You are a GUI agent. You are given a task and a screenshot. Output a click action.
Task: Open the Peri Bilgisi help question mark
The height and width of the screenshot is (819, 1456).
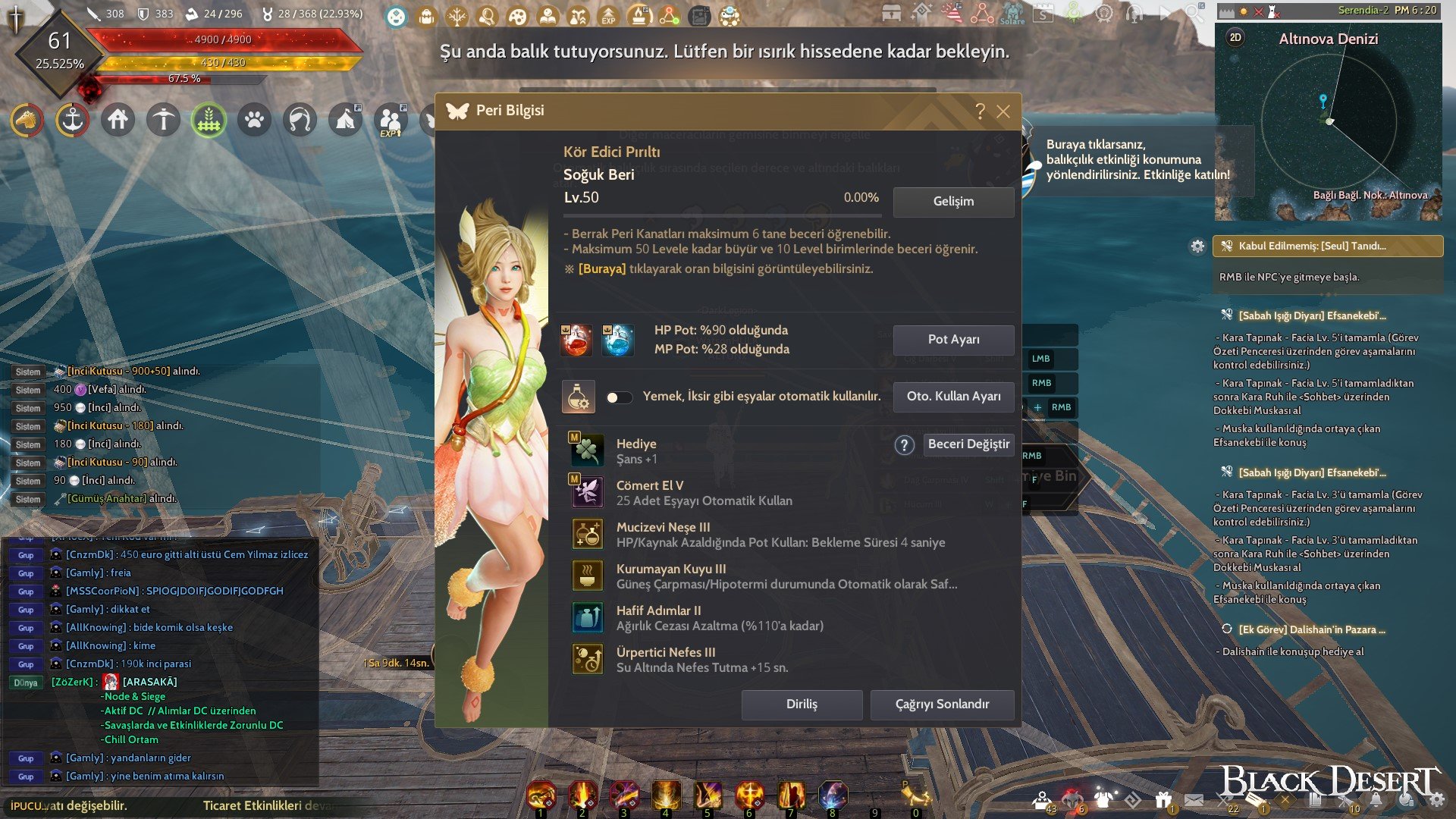point(980,111)
